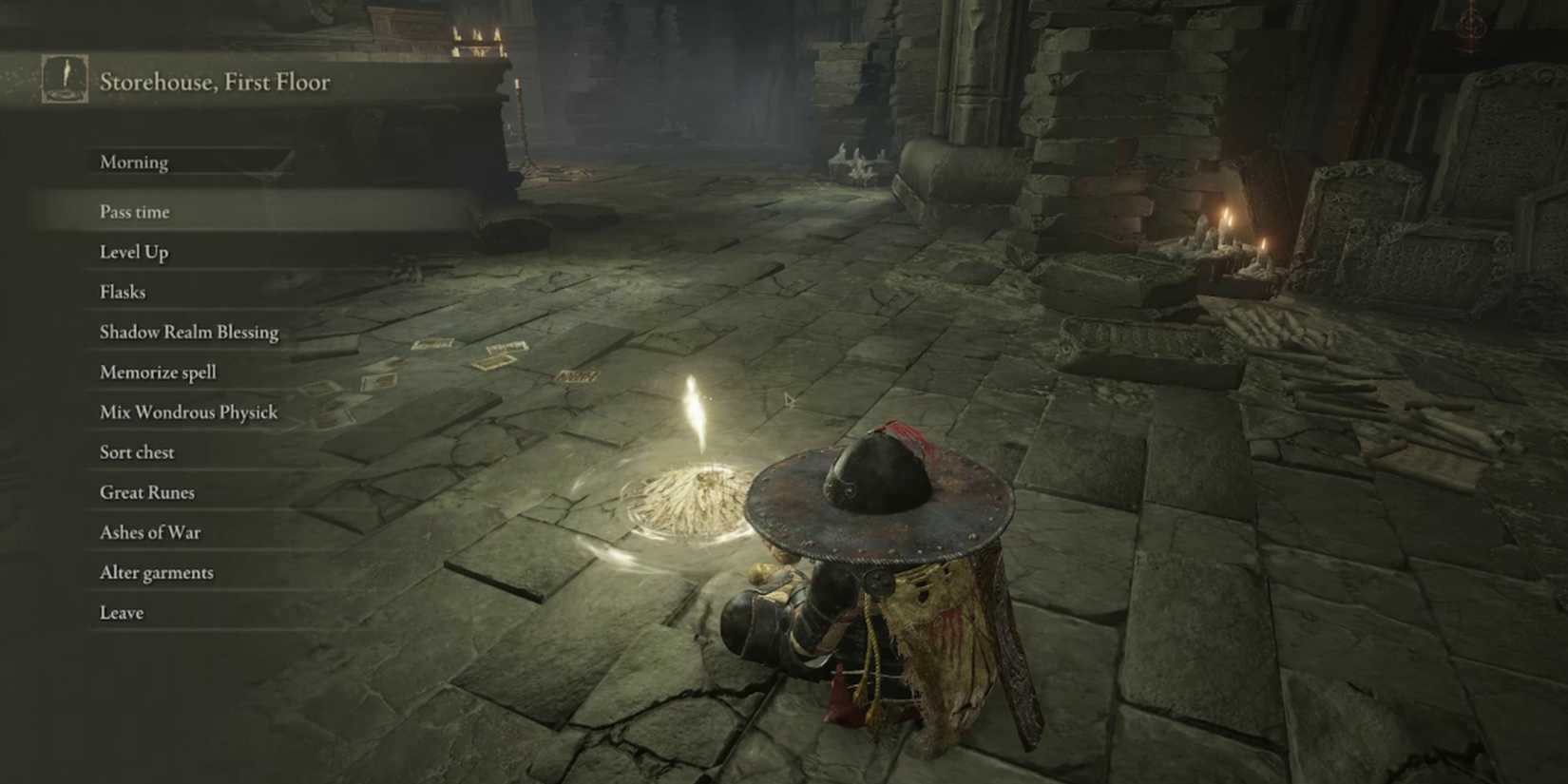
Task: Select "Leave" to exit the grace menu
Action: [x=120, y=611]
